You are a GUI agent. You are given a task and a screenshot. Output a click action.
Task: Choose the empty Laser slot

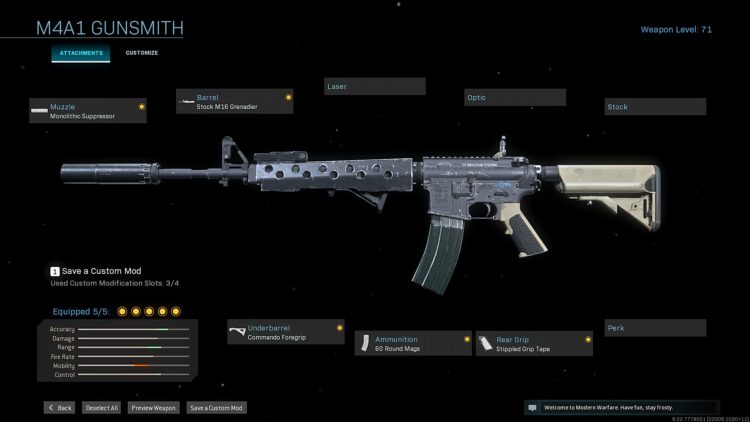coord(375,87)
